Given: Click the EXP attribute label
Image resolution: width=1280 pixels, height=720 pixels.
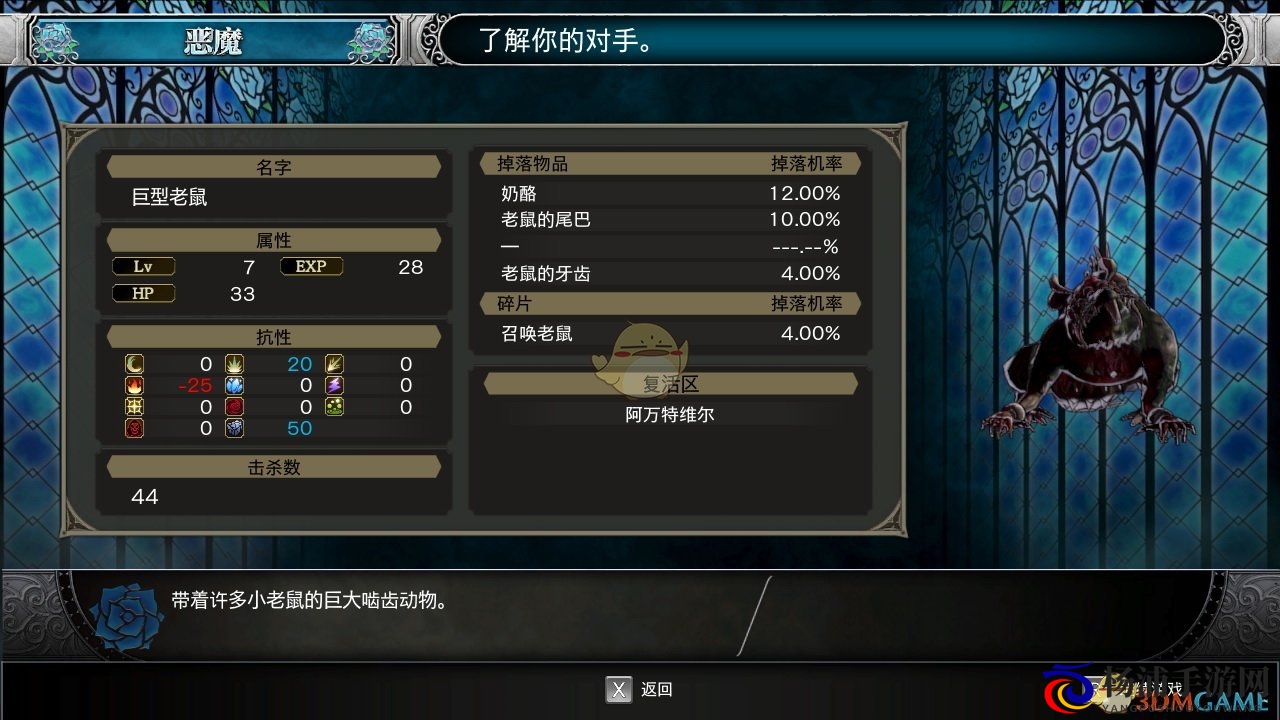Looking at the screenshot, I should coord(311,266).
